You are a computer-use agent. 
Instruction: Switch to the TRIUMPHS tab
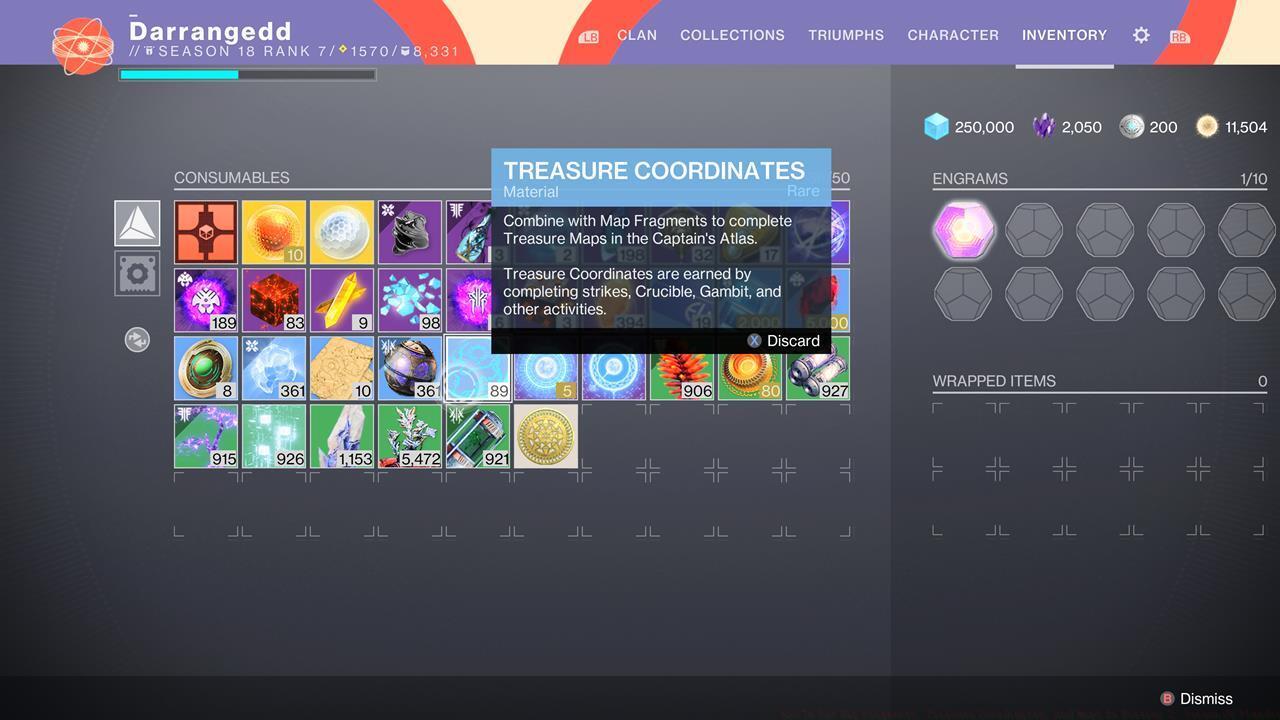845,35
